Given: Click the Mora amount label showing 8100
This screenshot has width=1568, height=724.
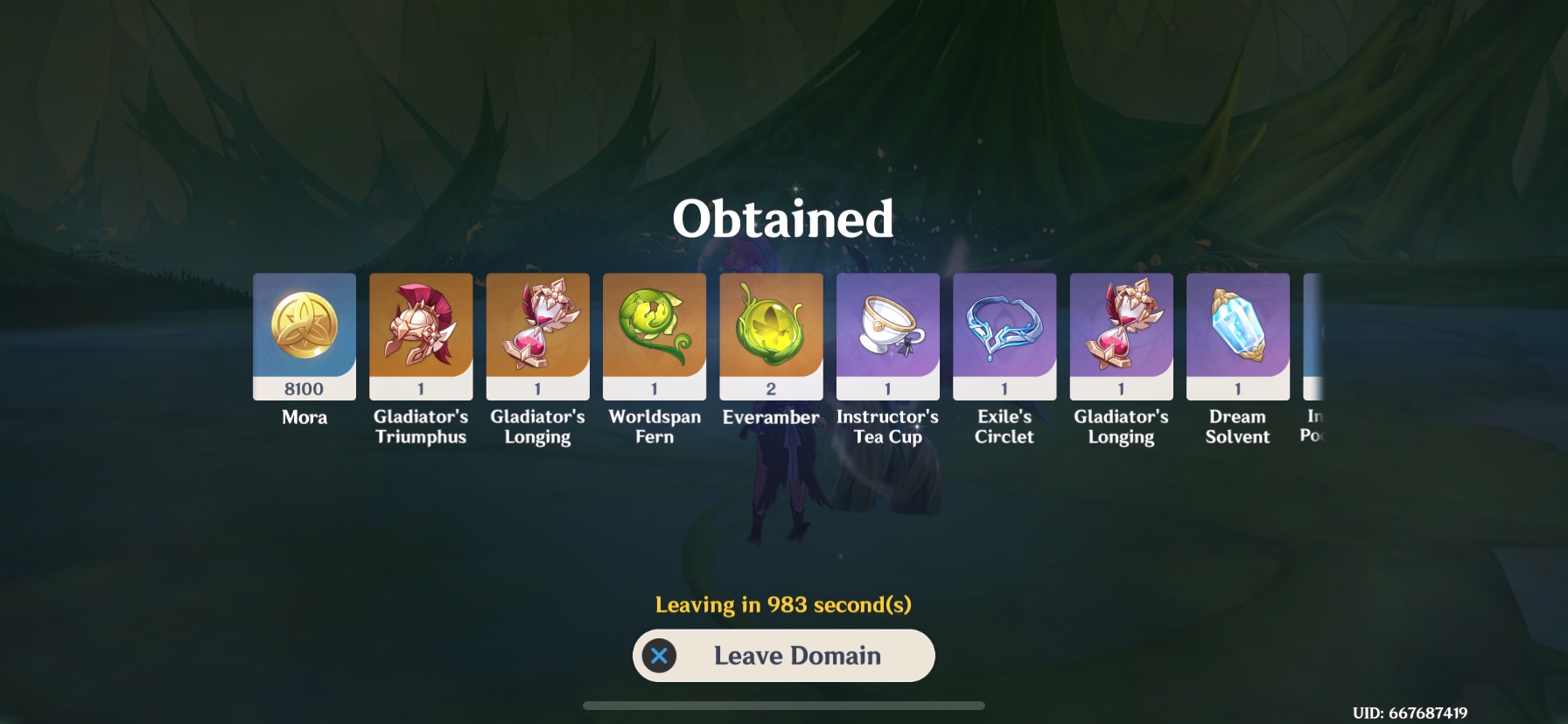Looking at the screenshot, I should coord(304,390).
